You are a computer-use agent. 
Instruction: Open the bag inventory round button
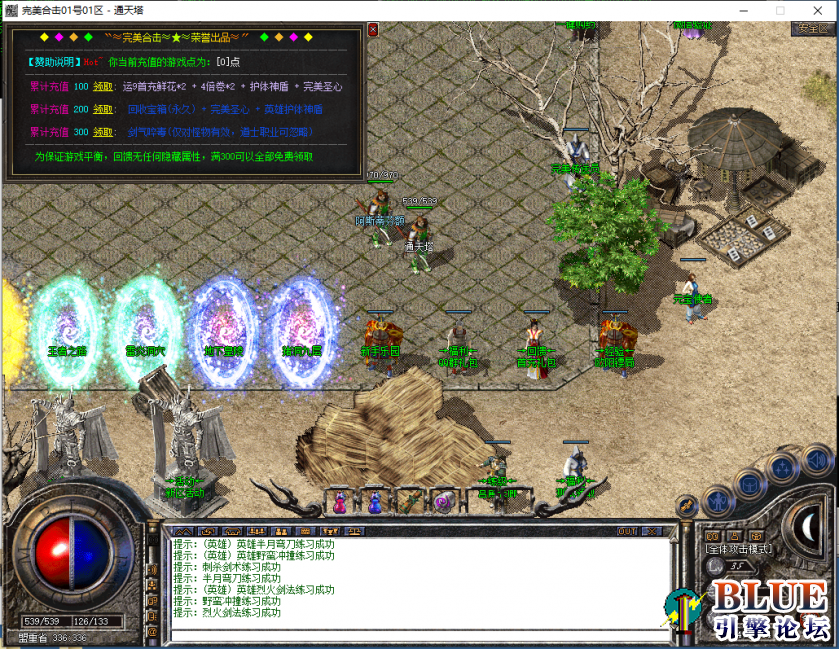[749, 484]
